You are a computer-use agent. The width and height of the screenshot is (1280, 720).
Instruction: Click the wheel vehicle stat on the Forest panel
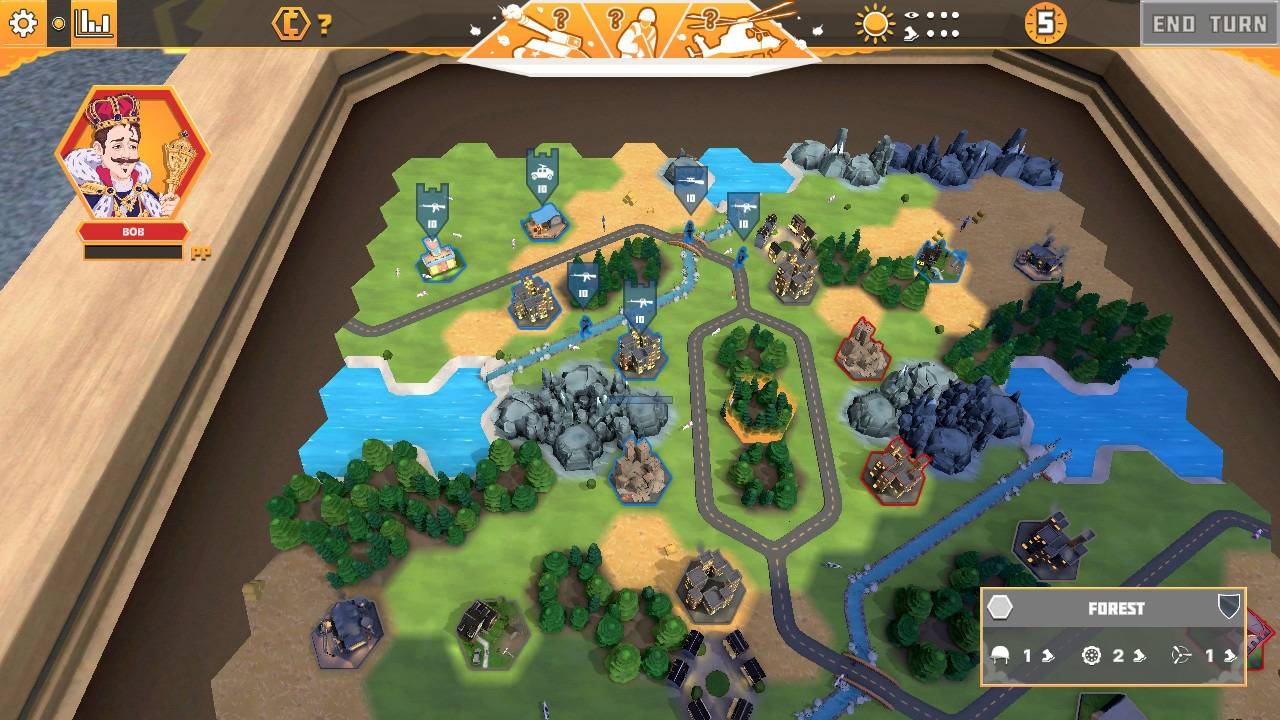pyautogui.click(x=1091, y=655)
